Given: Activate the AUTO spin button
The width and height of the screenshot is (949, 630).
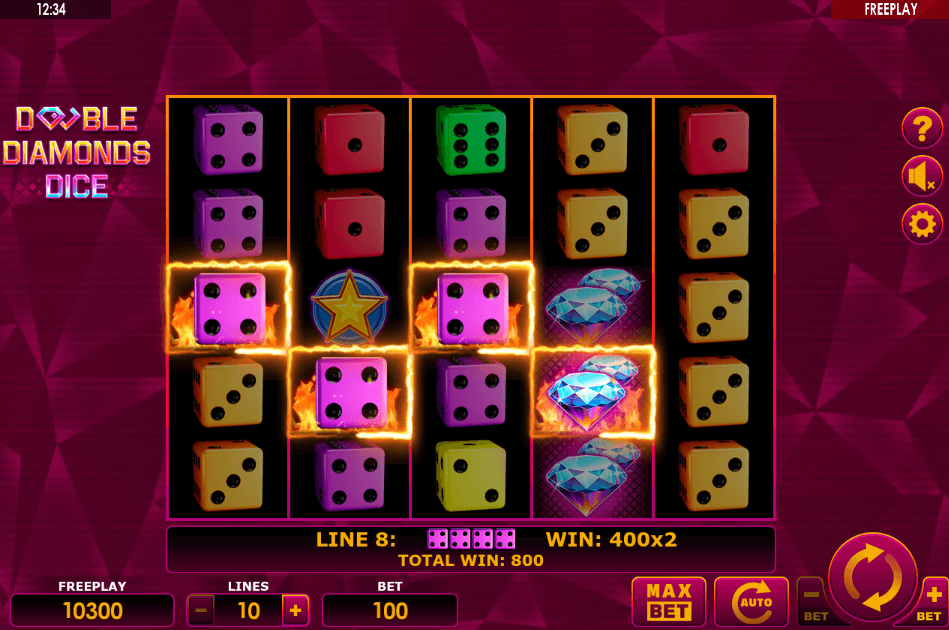Looking at the screenshot, I should [750, 601].
